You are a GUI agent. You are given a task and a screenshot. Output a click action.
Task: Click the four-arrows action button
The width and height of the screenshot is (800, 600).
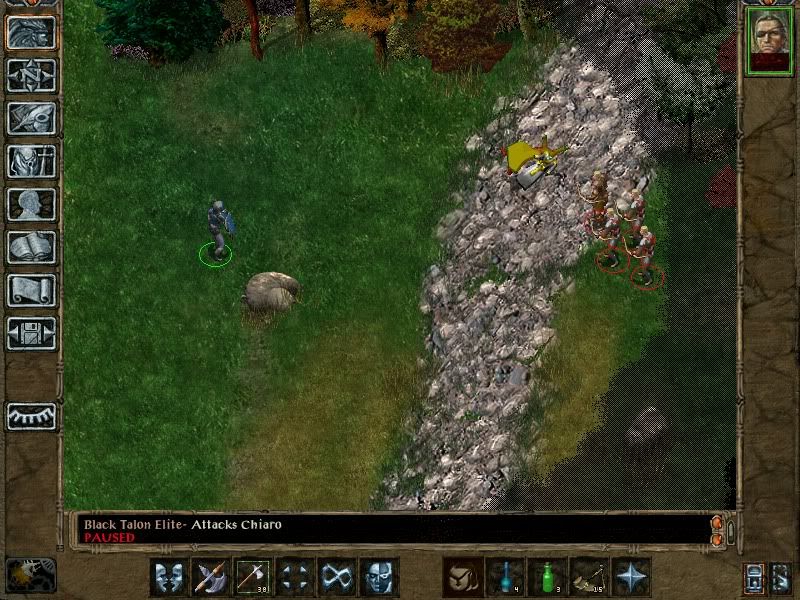(295, 577)
